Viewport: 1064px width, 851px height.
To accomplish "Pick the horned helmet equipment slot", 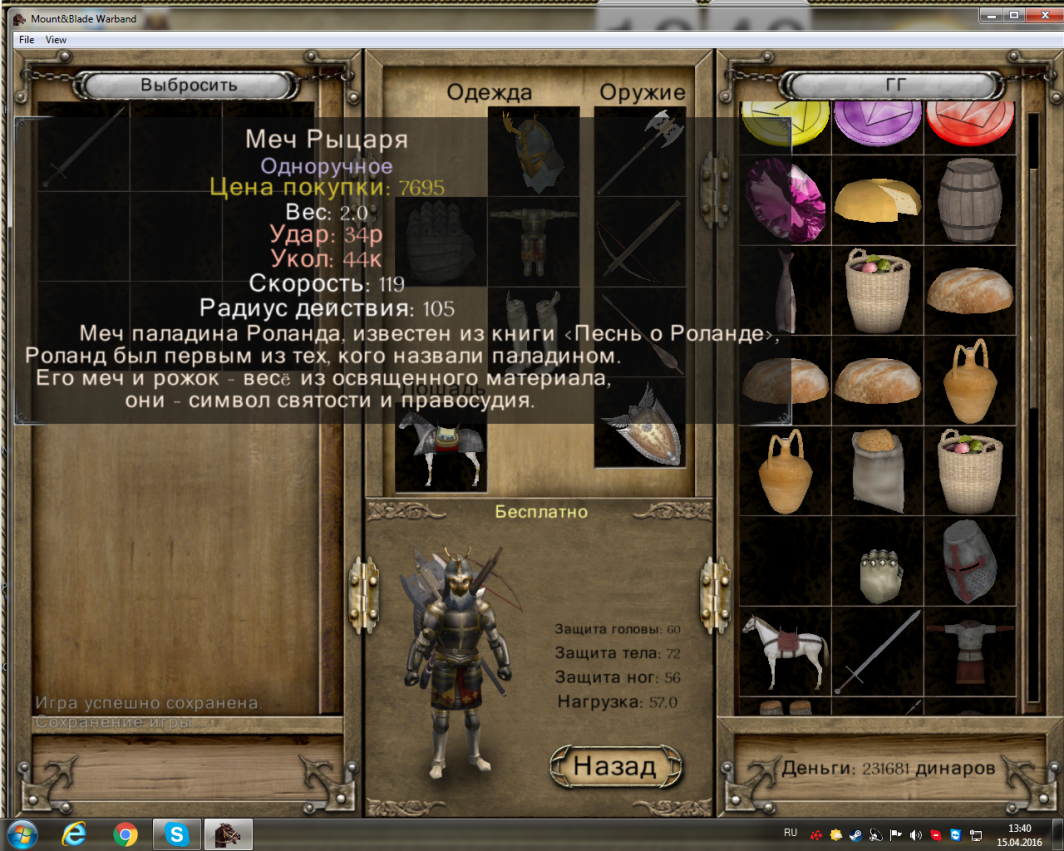I will (533, 151).
